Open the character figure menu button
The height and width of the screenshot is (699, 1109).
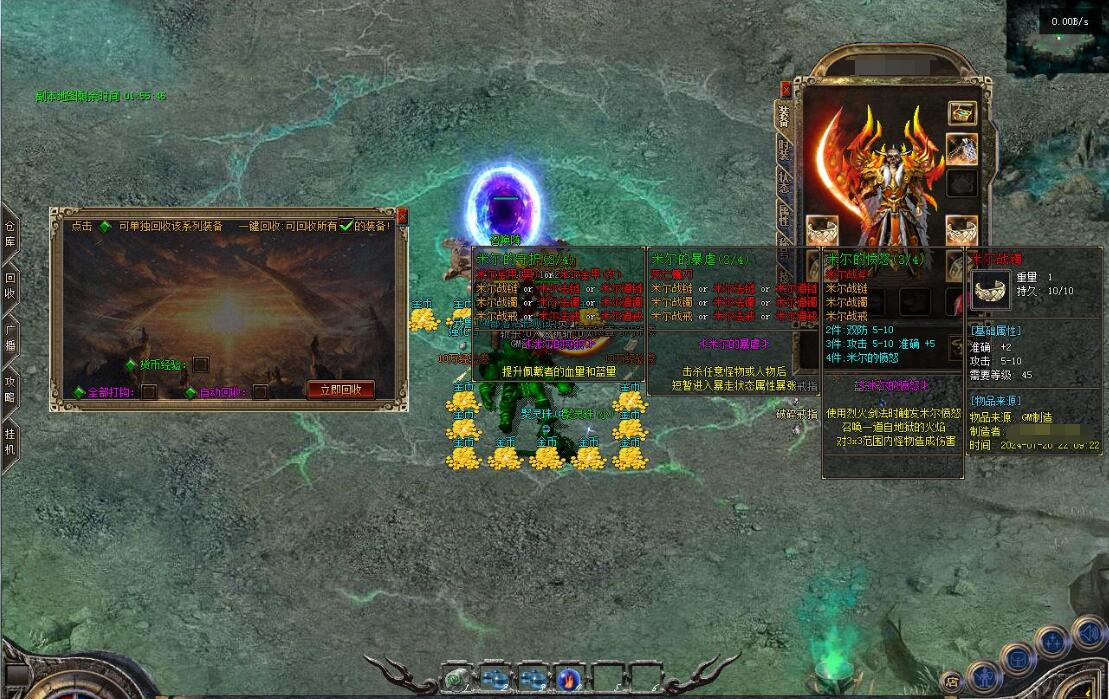click(x=983, y=677)
